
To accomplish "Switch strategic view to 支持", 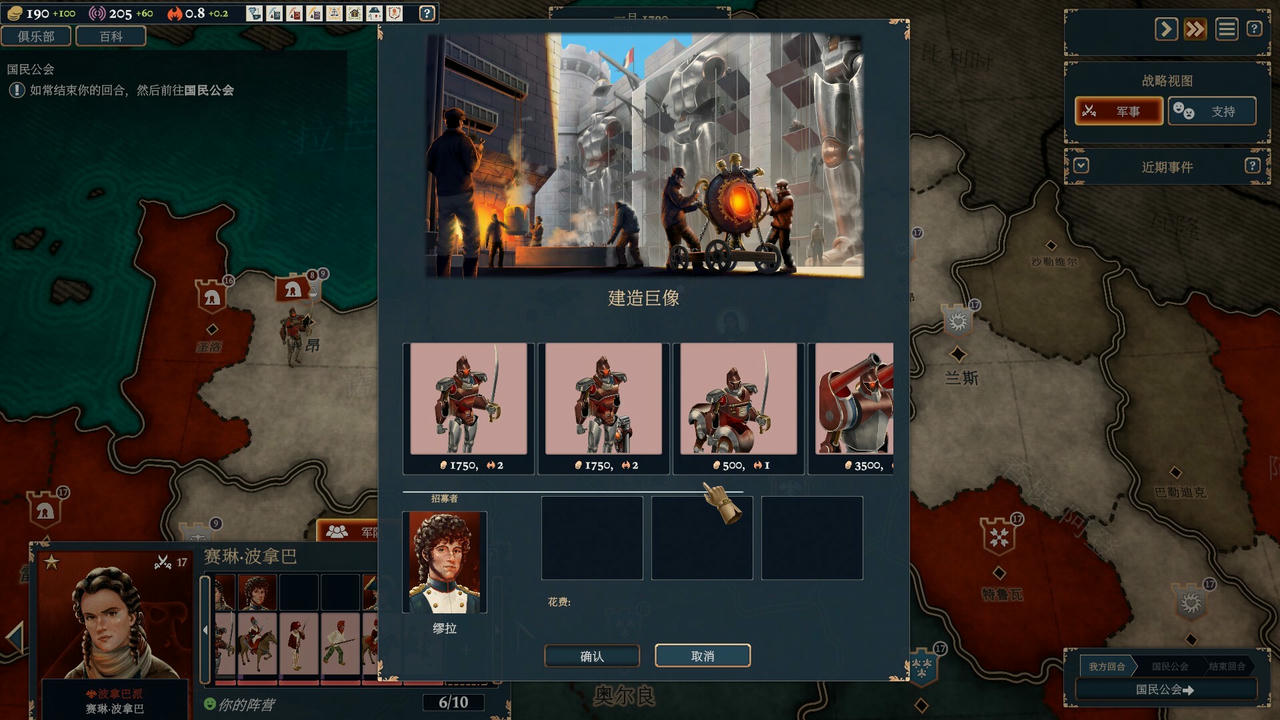I will (1212, 111).
